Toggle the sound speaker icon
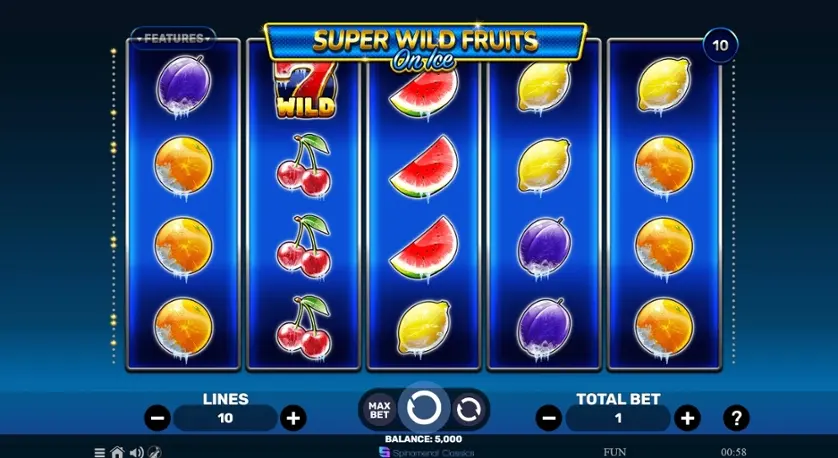The image size is (838, 458). pyautogui.click(x=136, y=452)
